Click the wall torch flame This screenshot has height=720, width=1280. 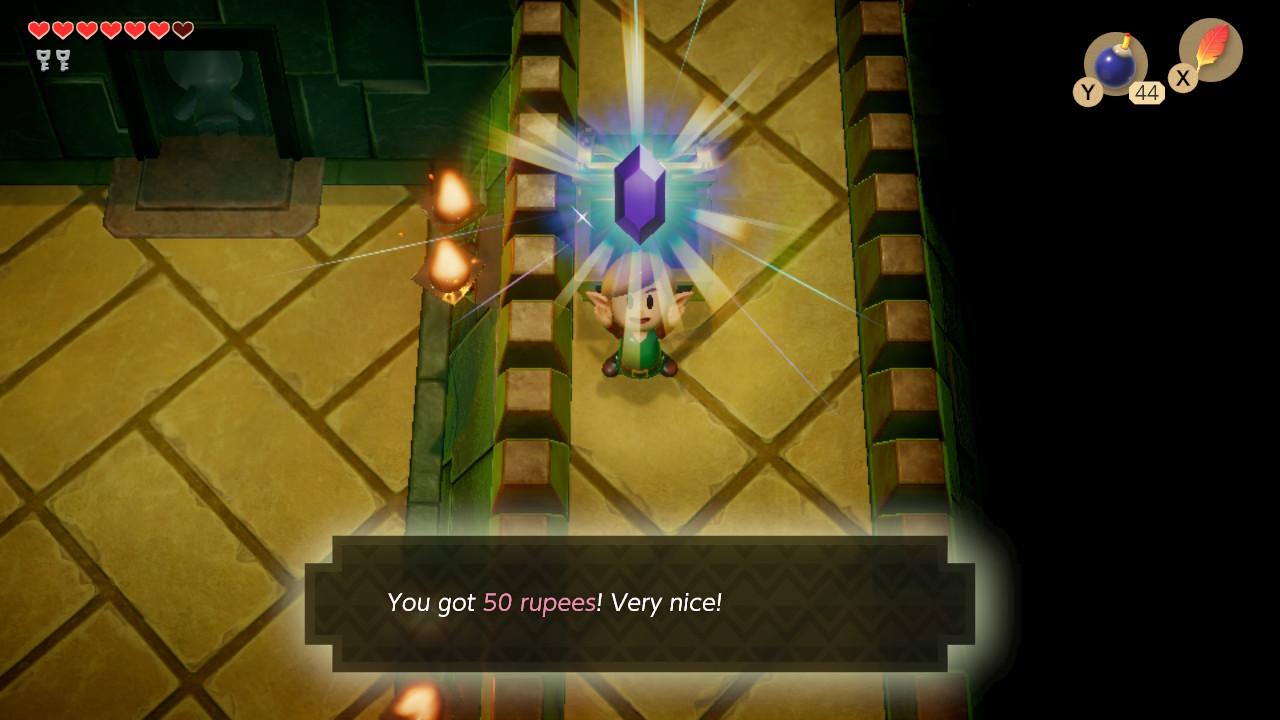pyautogui.click(x=449, y=195)
